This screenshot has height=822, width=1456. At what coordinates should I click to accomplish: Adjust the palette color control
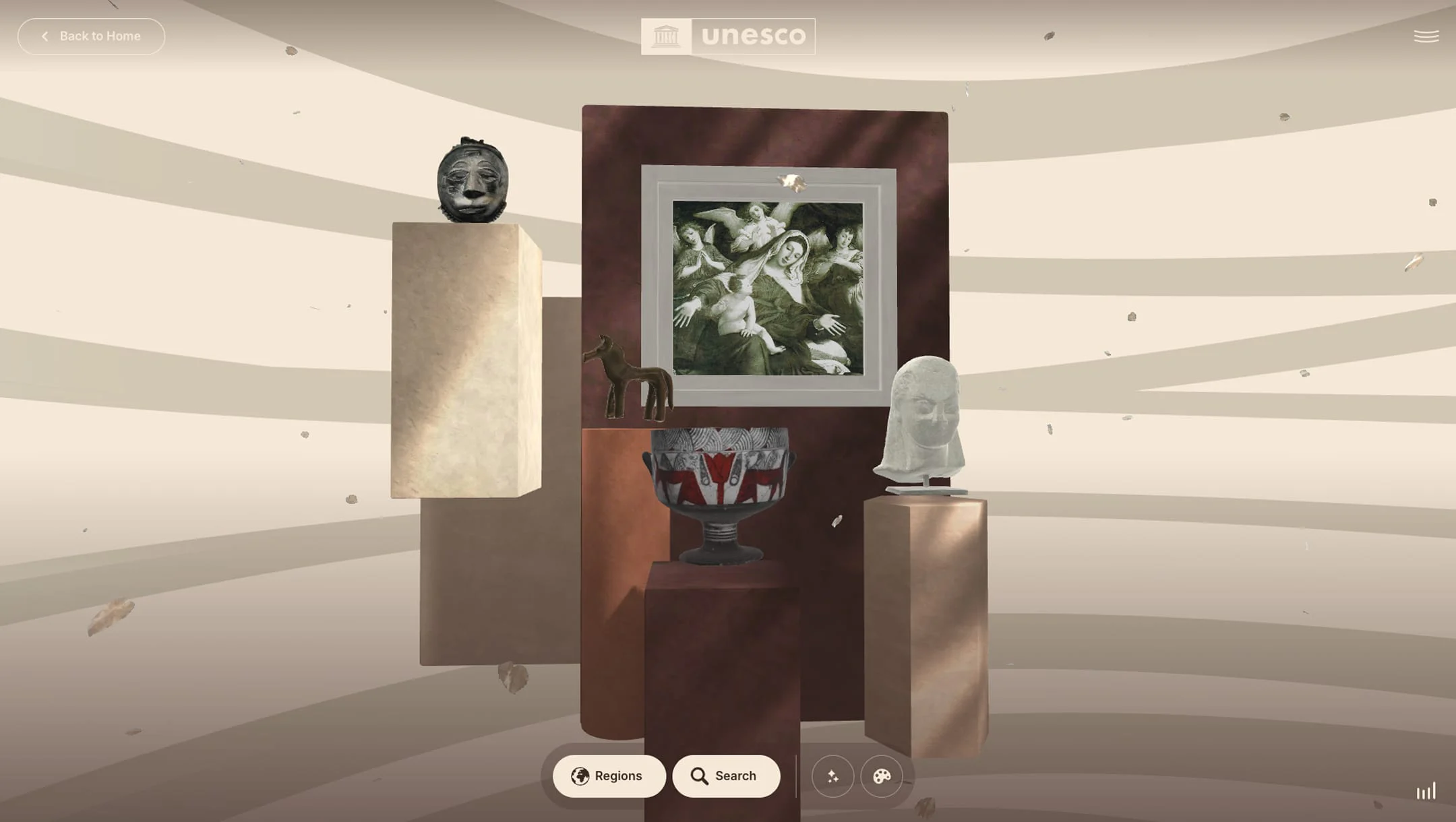[883, 776]
